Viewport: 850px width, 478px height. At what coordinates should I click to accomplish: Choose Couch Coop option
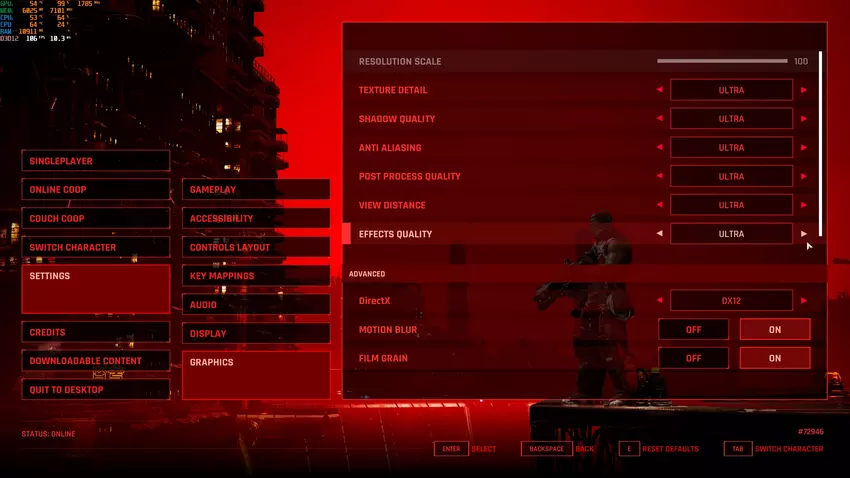96,219
